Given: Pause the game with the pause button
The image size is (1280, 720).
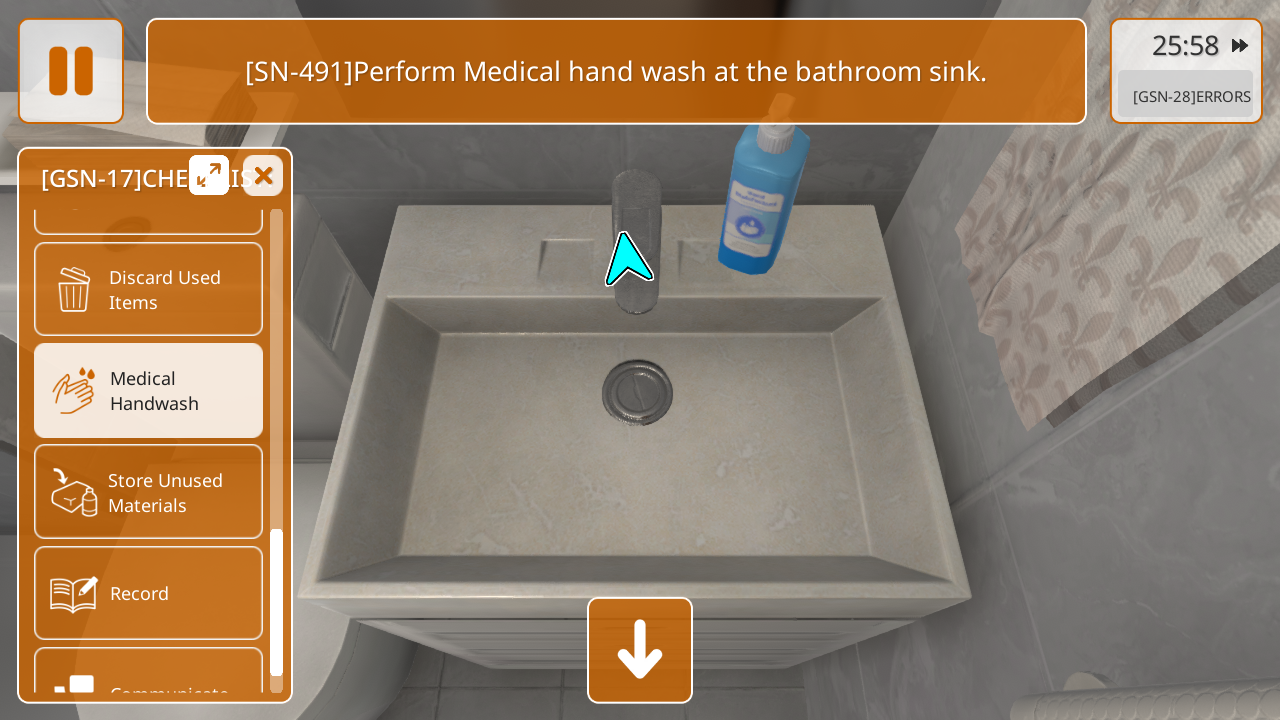Looking at the screenshot, I should (71, 71).
